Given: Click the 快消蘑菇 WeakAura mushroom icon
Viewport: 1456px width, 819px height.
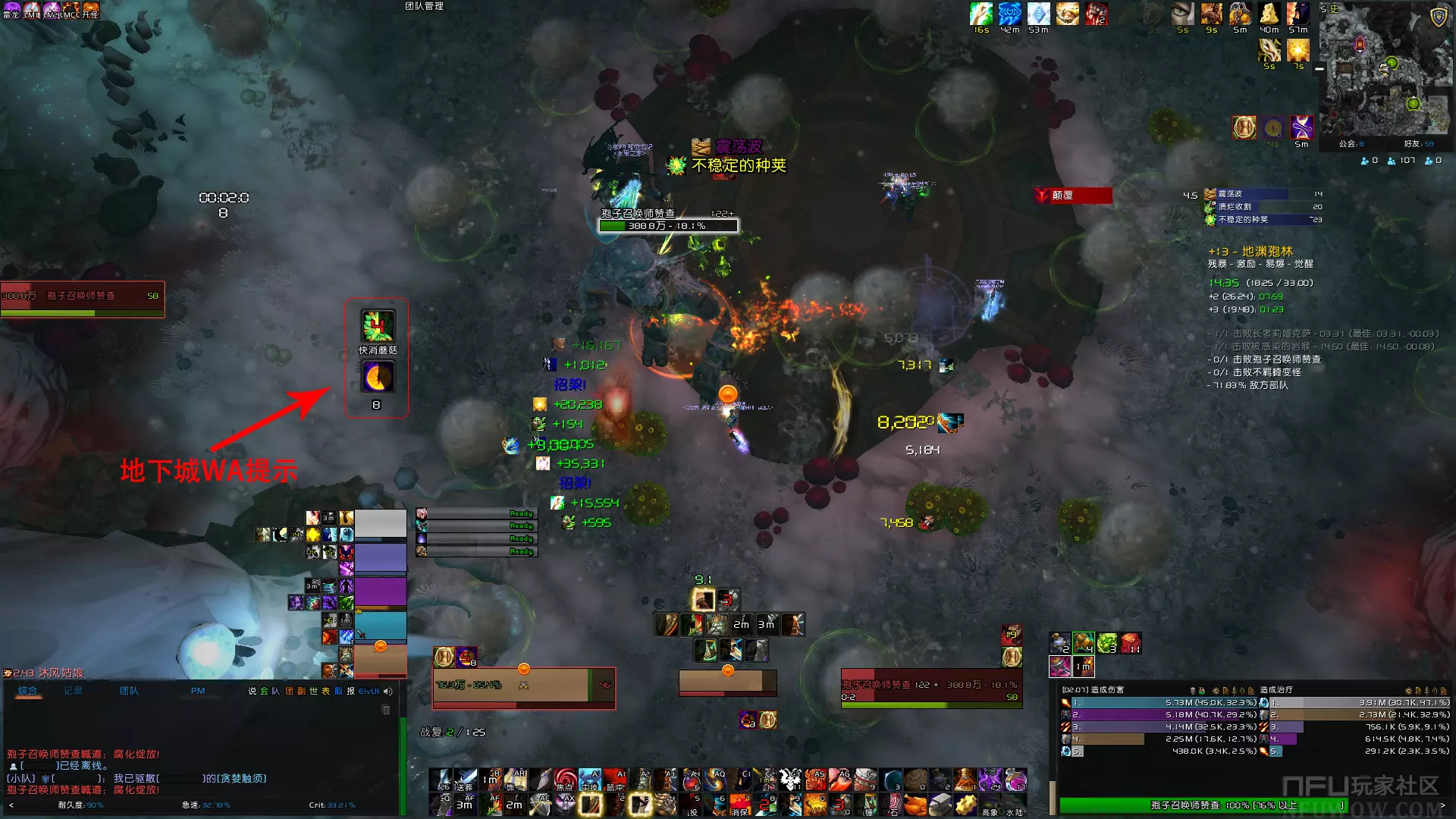Looking at the screenshot, I should [378, 326].
